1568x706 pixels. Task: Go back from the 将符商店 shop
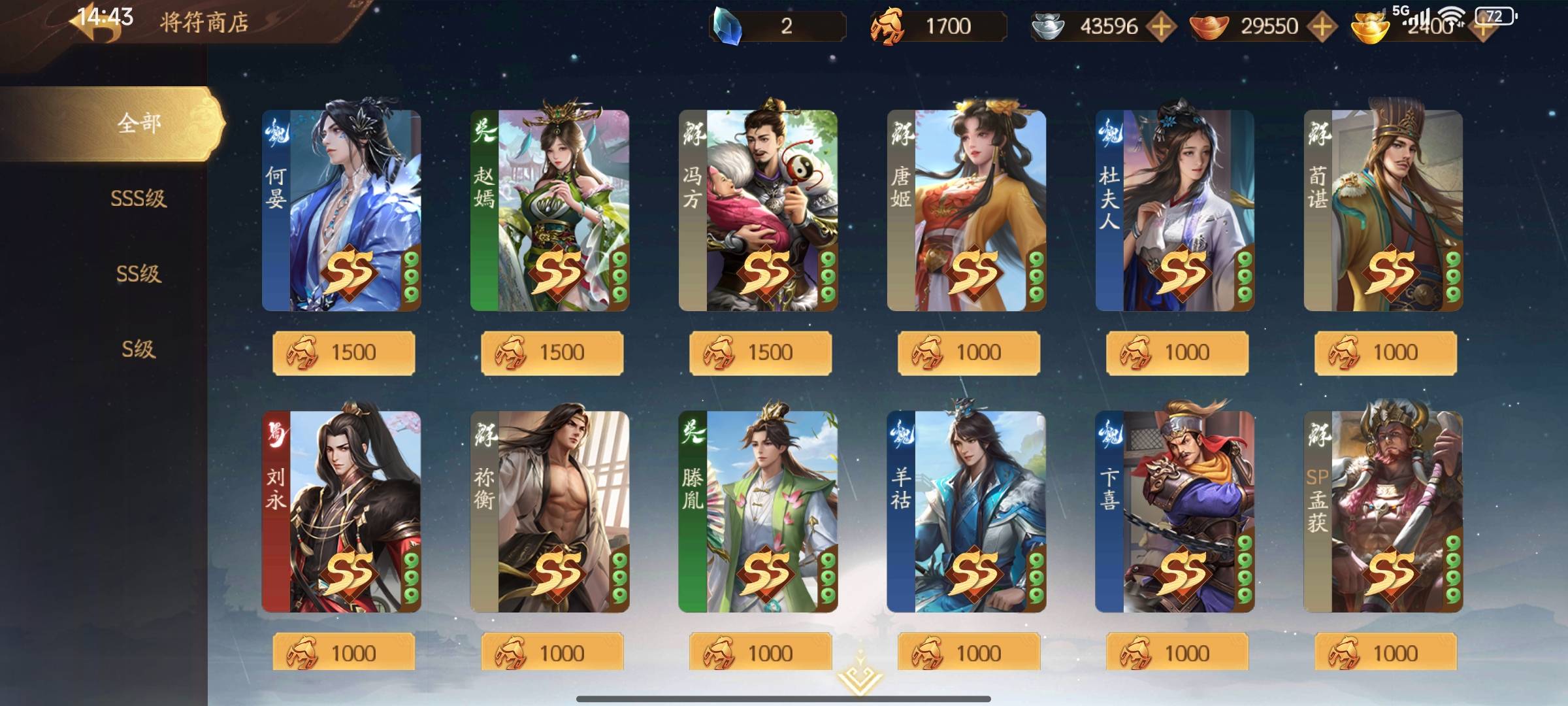[x=98, y=25]
